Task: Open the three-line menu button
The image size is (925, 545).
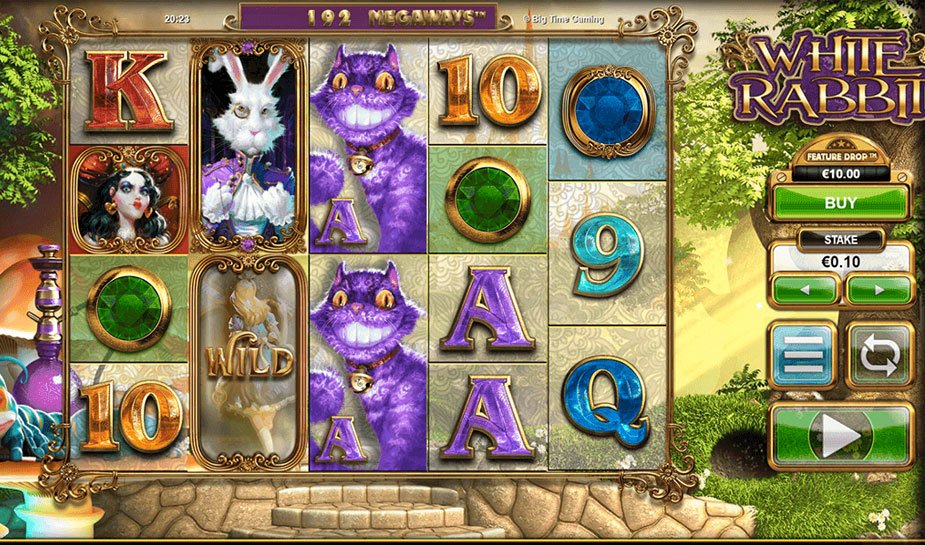Action: click(x=803, y=354)
